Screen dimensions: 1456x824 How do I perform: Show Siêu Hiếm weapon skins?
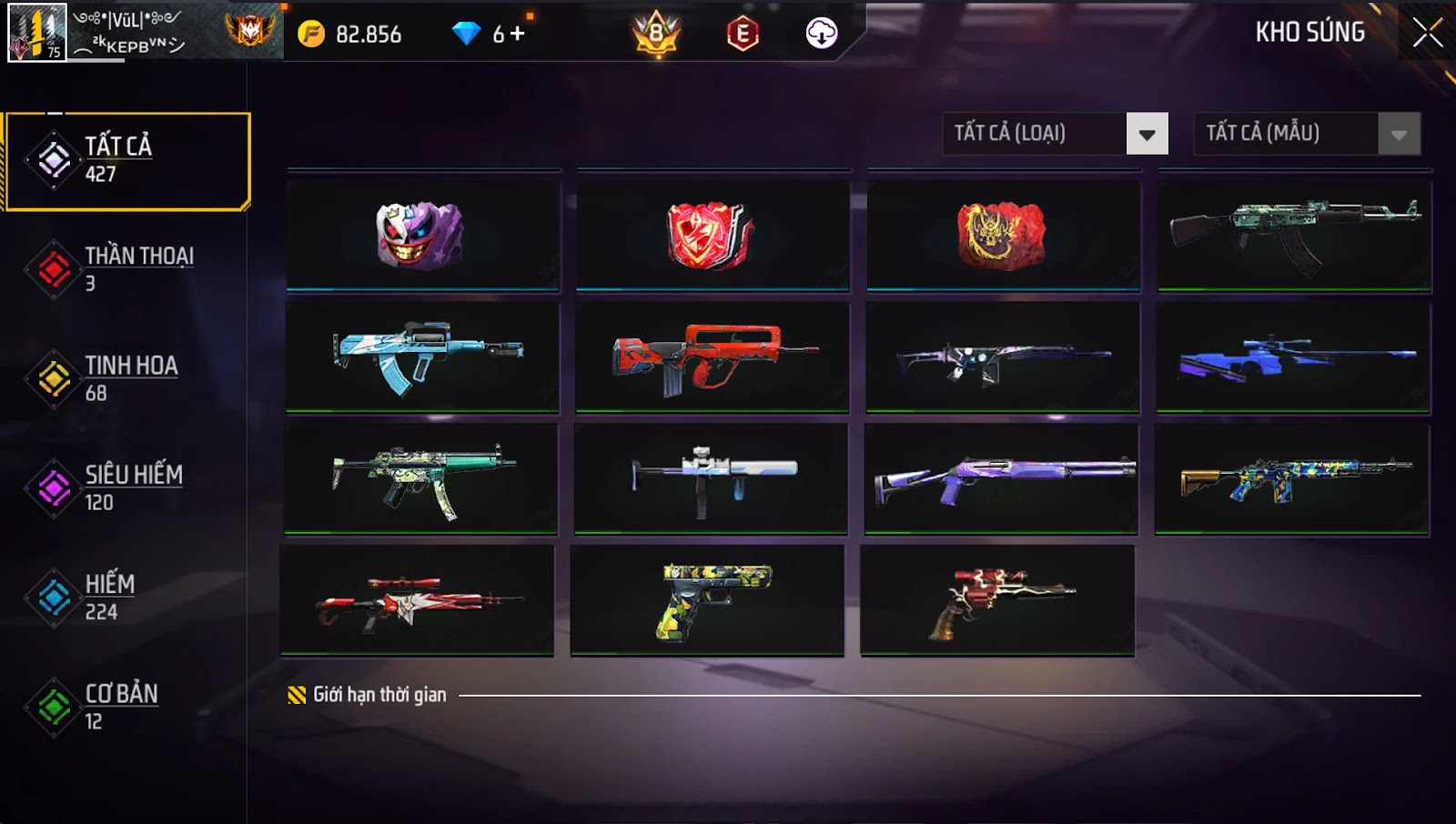127,487
